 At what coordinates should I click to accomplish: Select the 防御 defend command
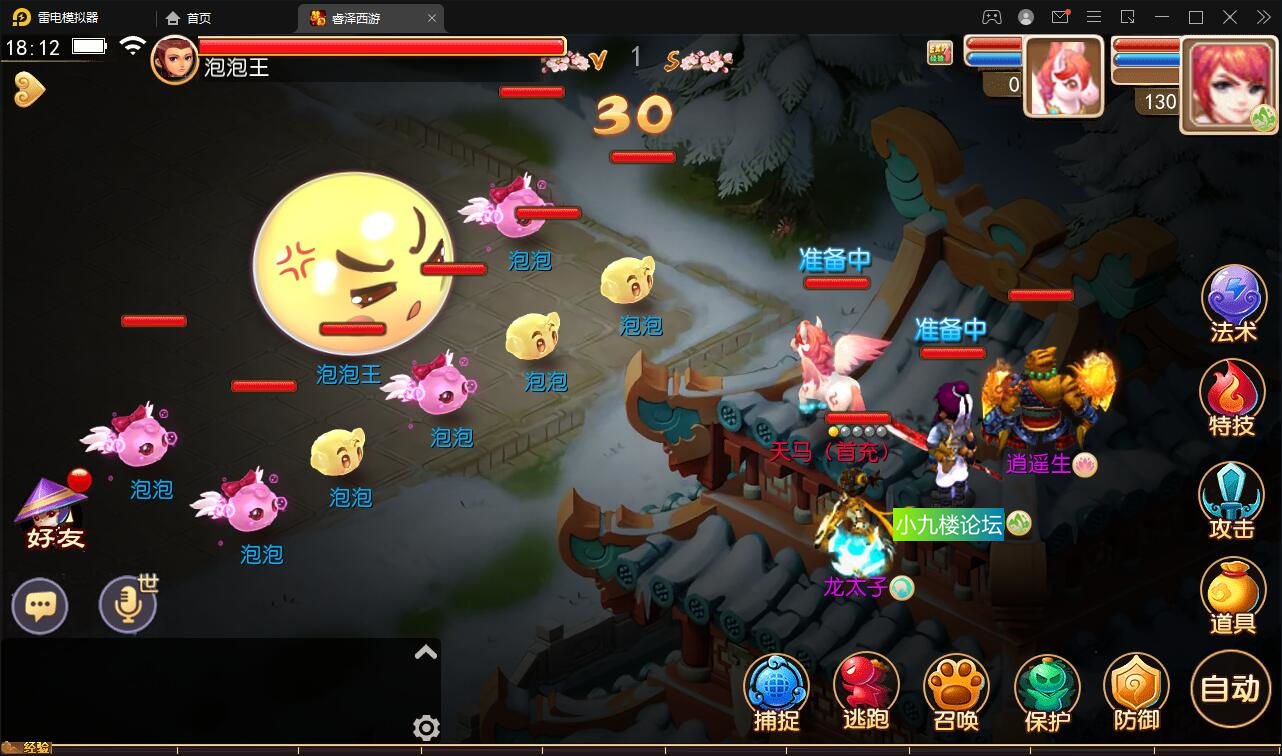tap(1136, 692)
